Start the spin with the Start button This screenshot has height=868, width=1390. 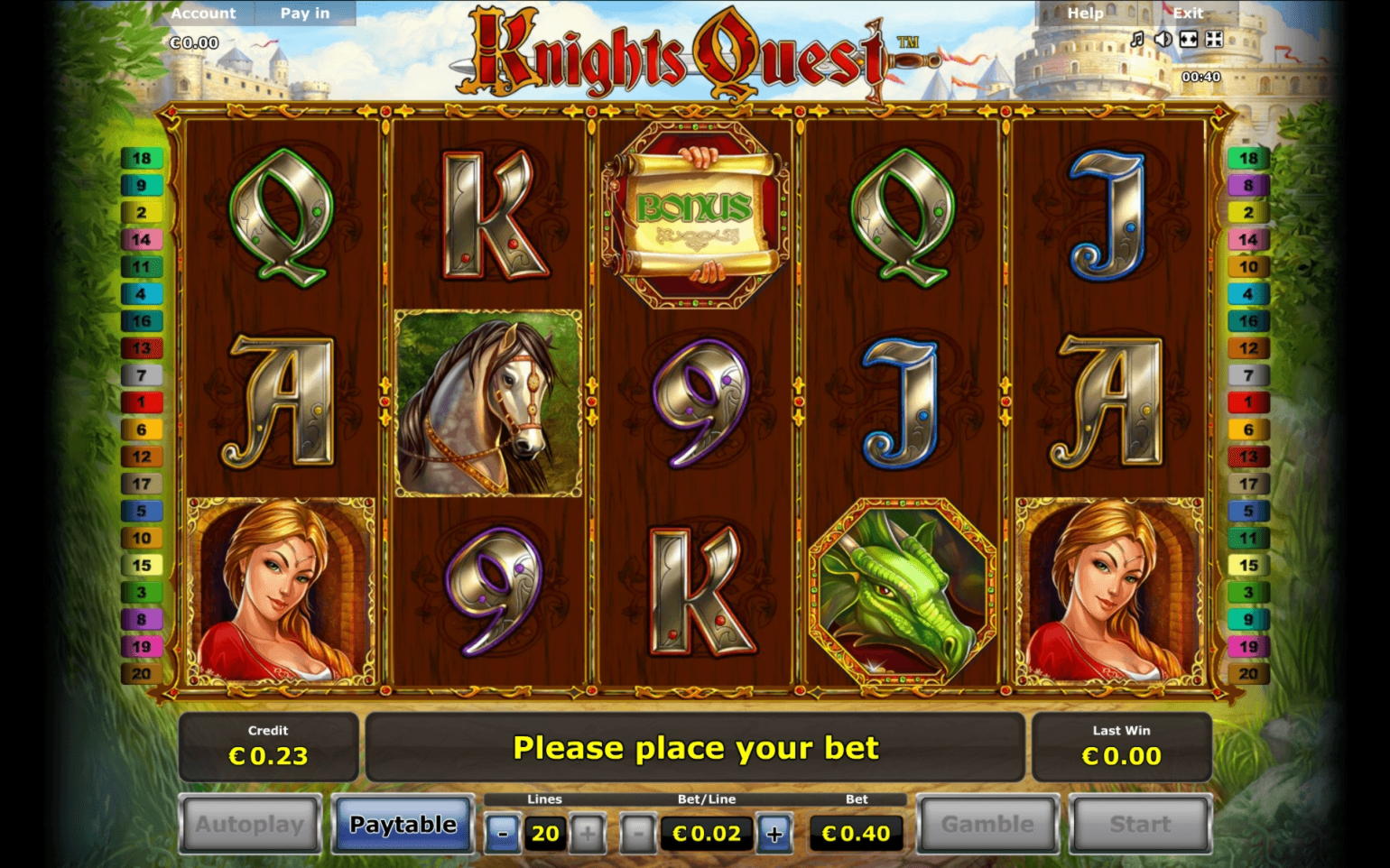pos(1140,824)
